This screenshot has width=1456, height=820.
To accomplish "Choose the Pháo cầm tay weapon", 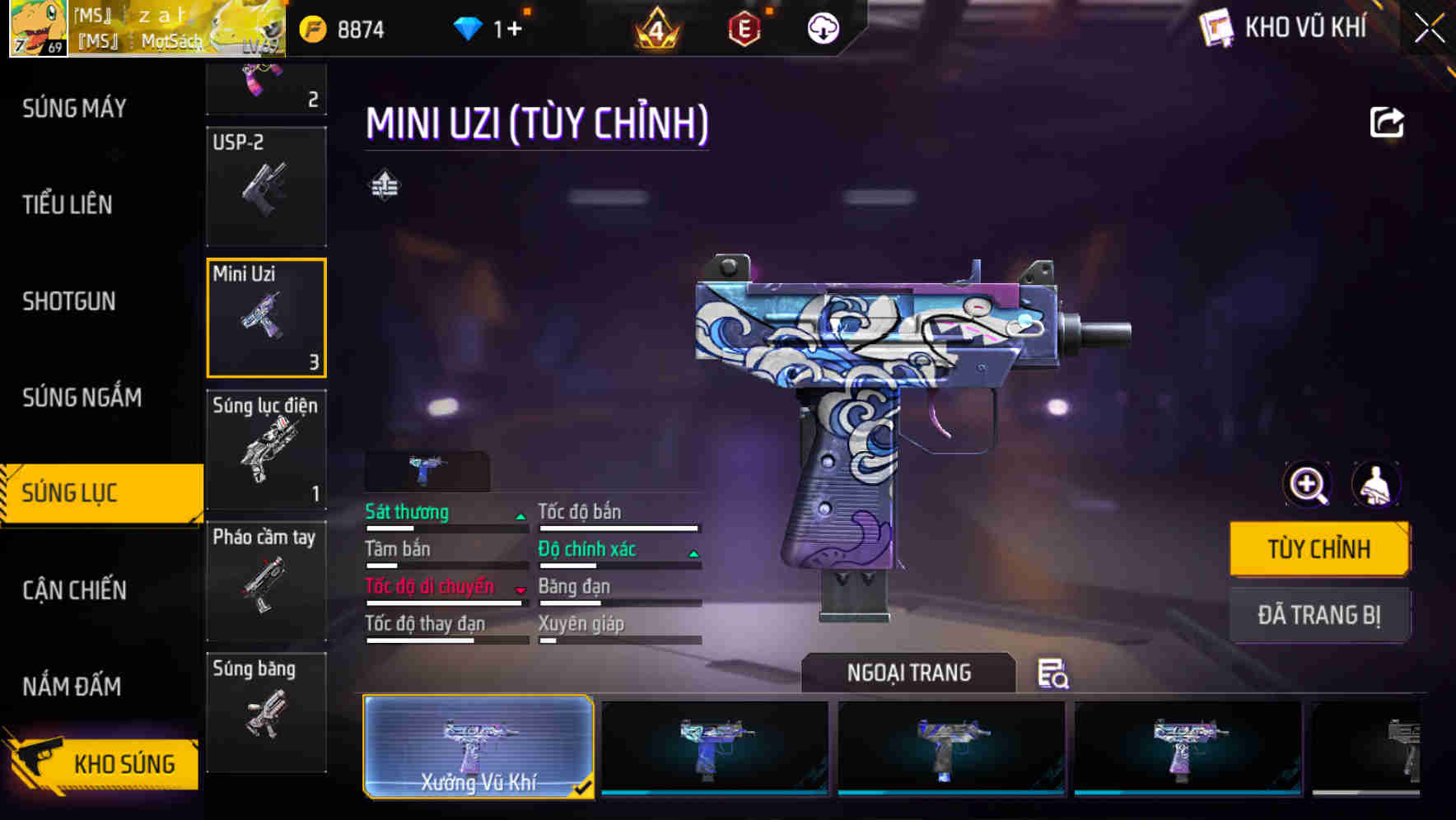I will coord(266,581).
